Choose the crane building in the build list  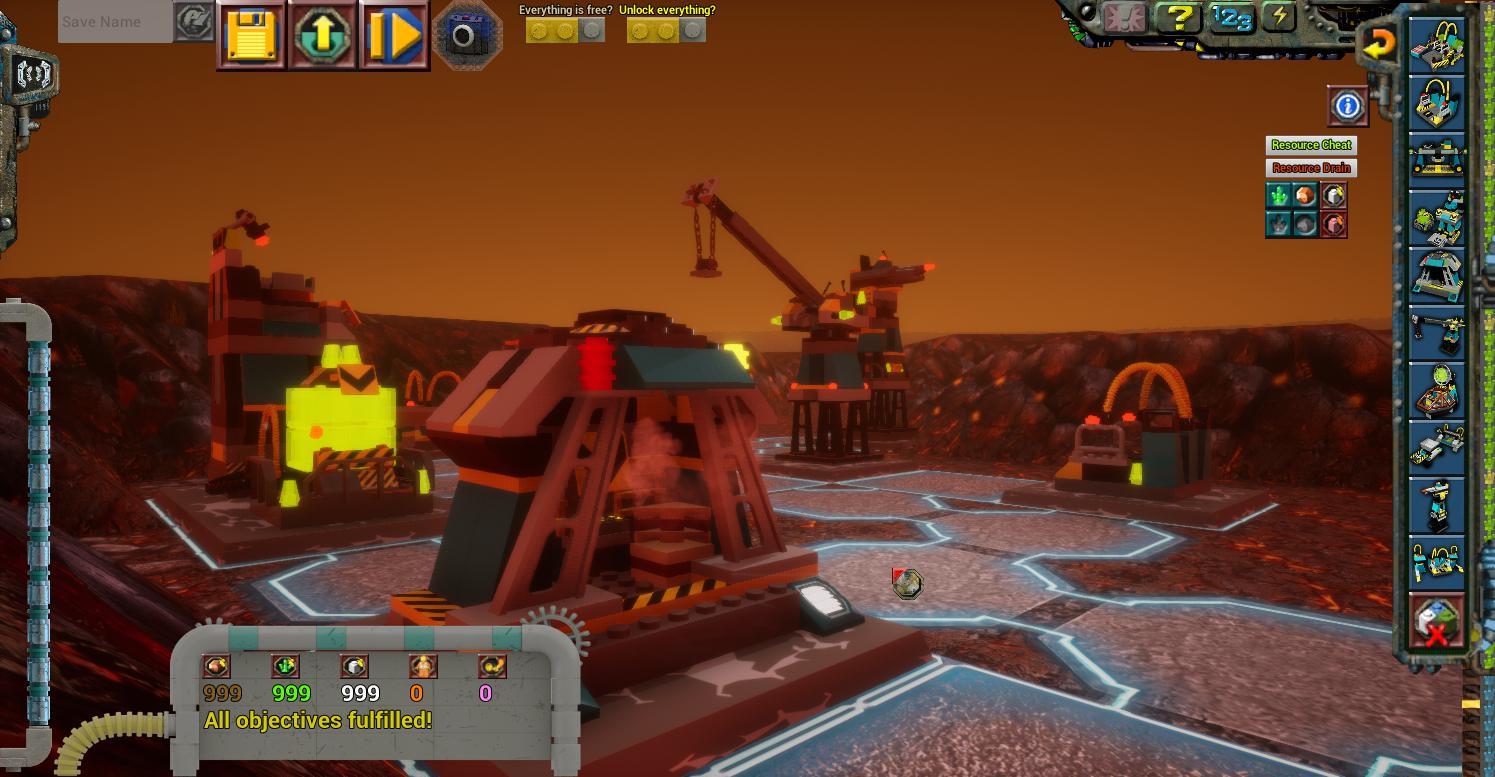(1436, 332)
